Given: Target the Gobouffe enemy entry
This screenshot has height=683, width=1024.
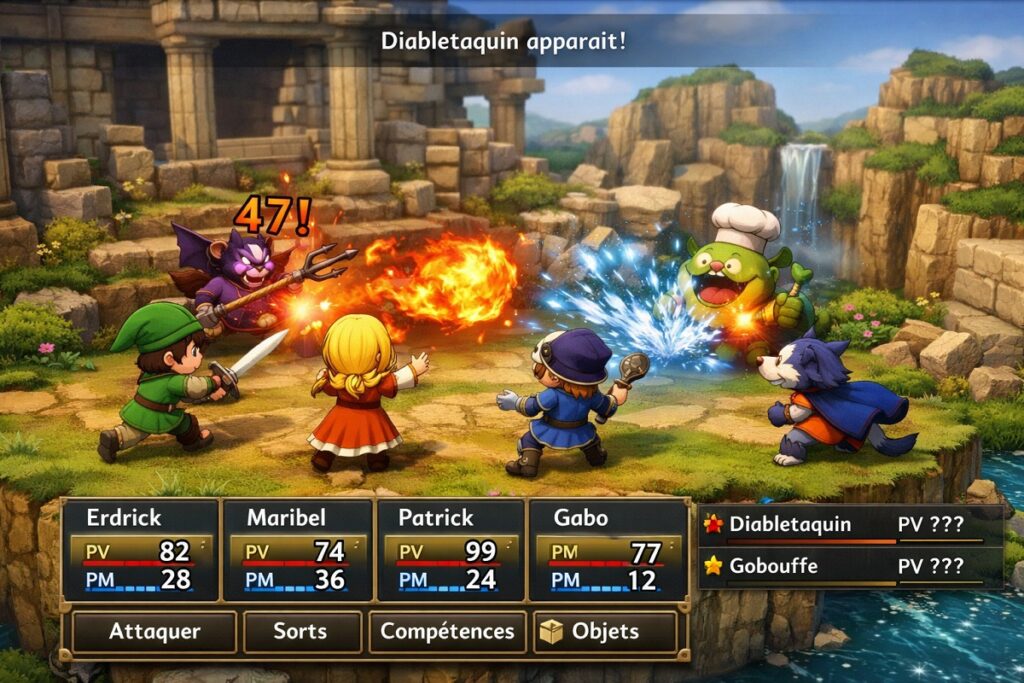Looking at the screenshot, I should point(850,566).
